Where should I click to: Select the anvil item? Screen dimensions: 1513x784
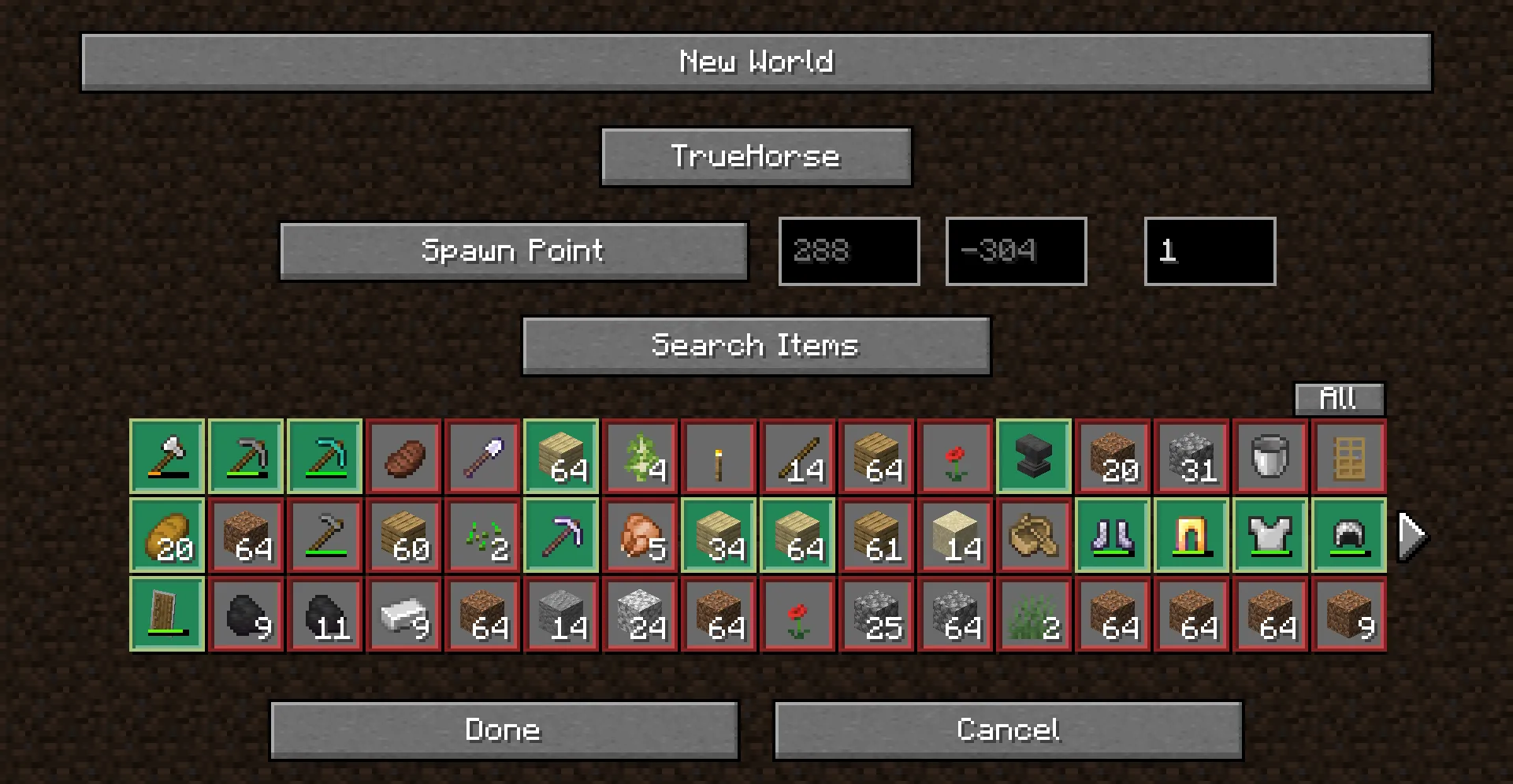coord(1033,457)
